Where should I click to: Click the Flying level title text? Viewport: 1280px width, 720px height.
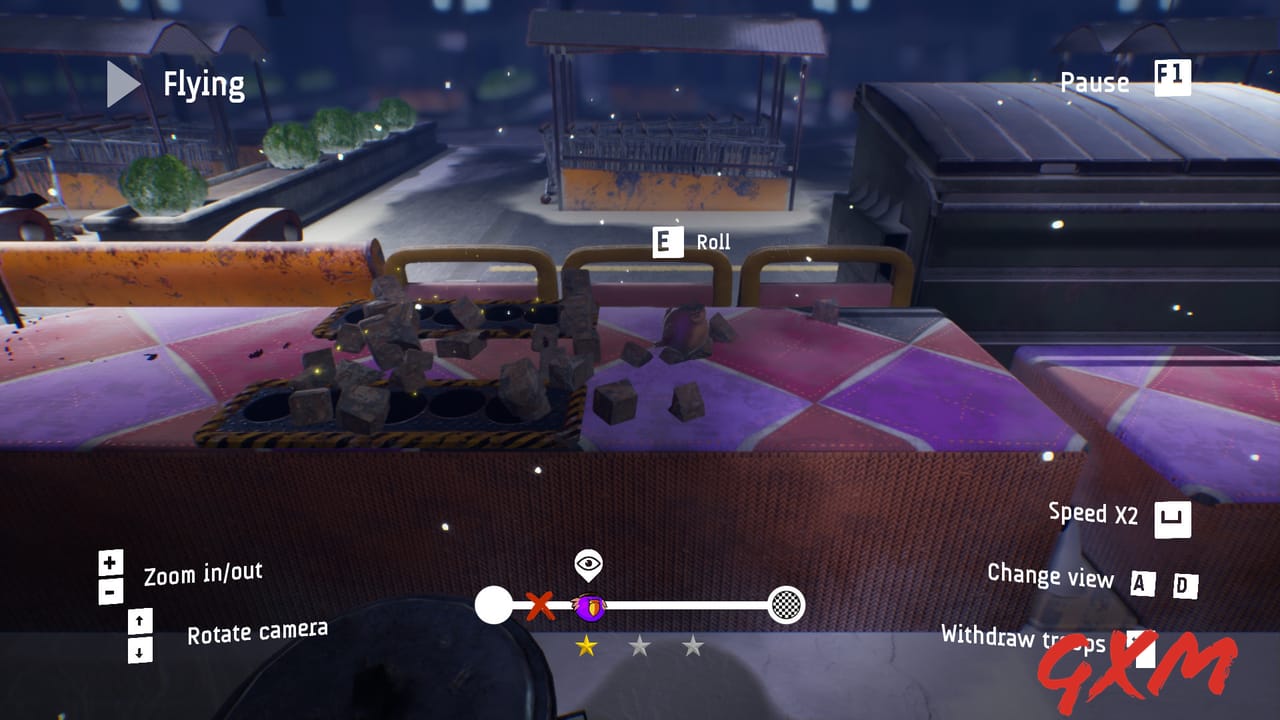[204, 84]
